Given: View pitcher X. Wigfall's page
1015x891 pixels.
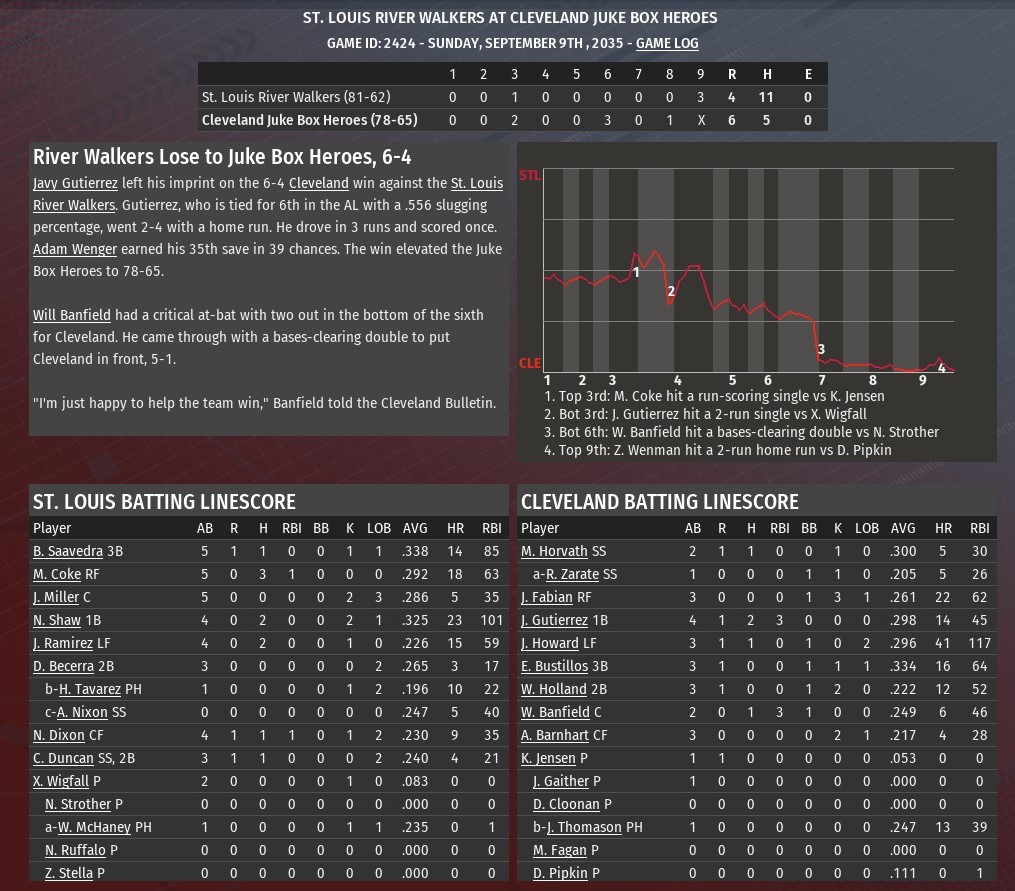Looking at the screenshot, I should (x=60, y=781).
